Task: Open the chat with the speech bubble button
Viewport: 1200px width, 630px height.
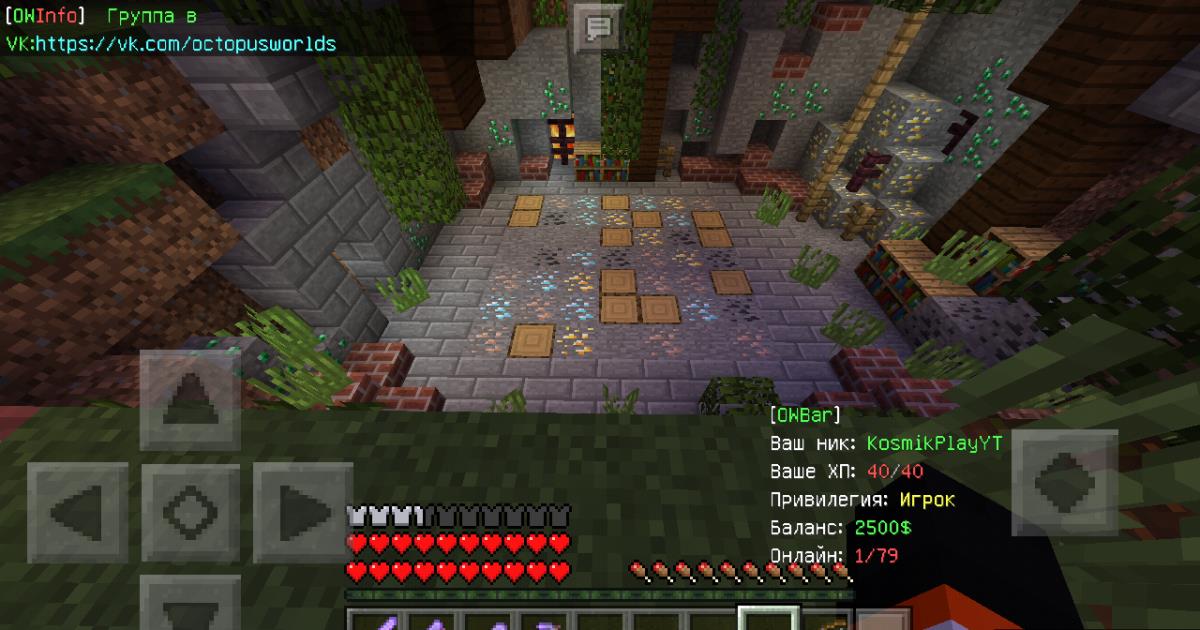Action: pyautogui.click(x=598, y=27)
